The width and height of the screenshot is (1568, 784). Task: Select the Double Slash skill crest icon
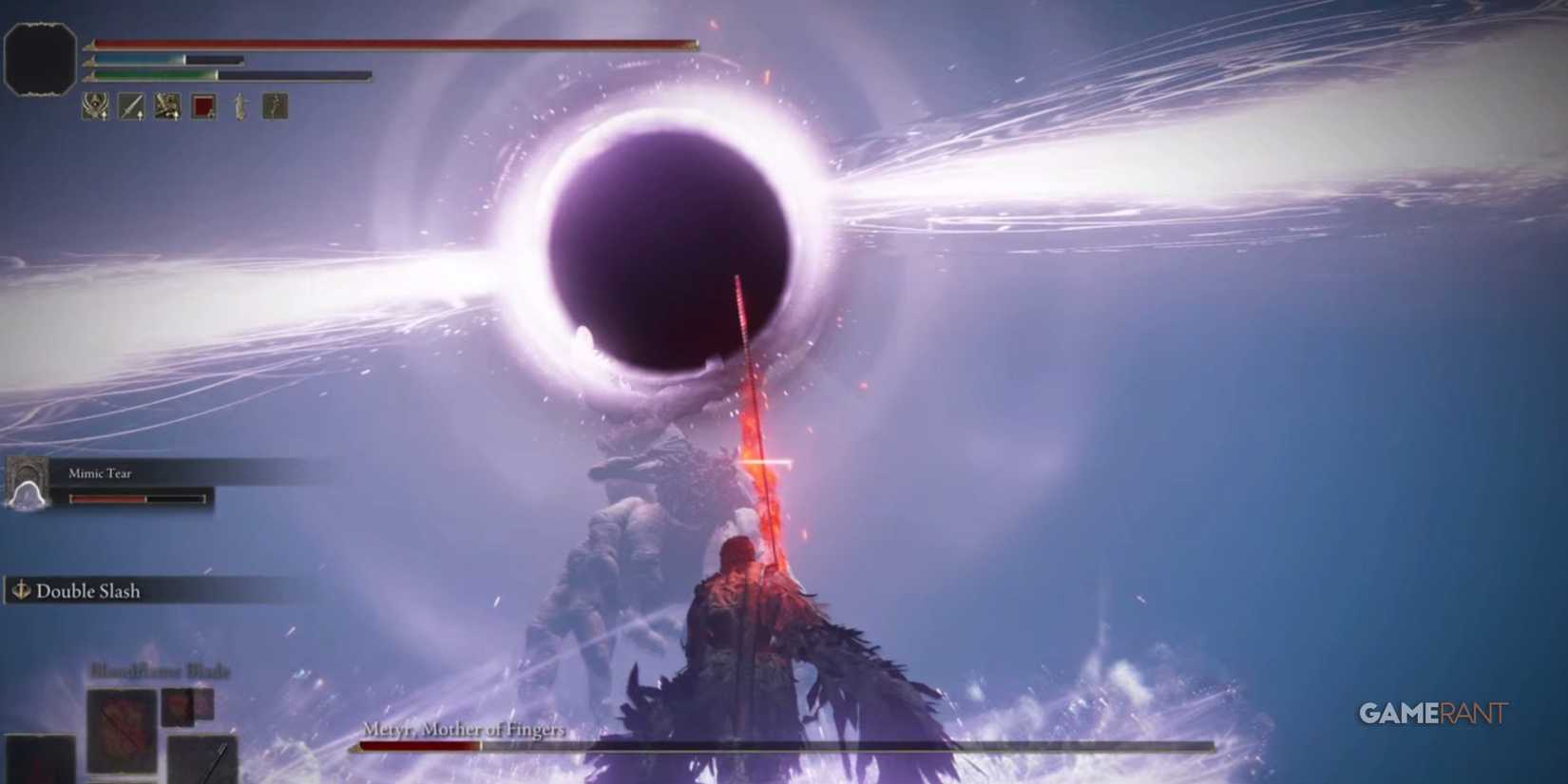pos(21,590)
